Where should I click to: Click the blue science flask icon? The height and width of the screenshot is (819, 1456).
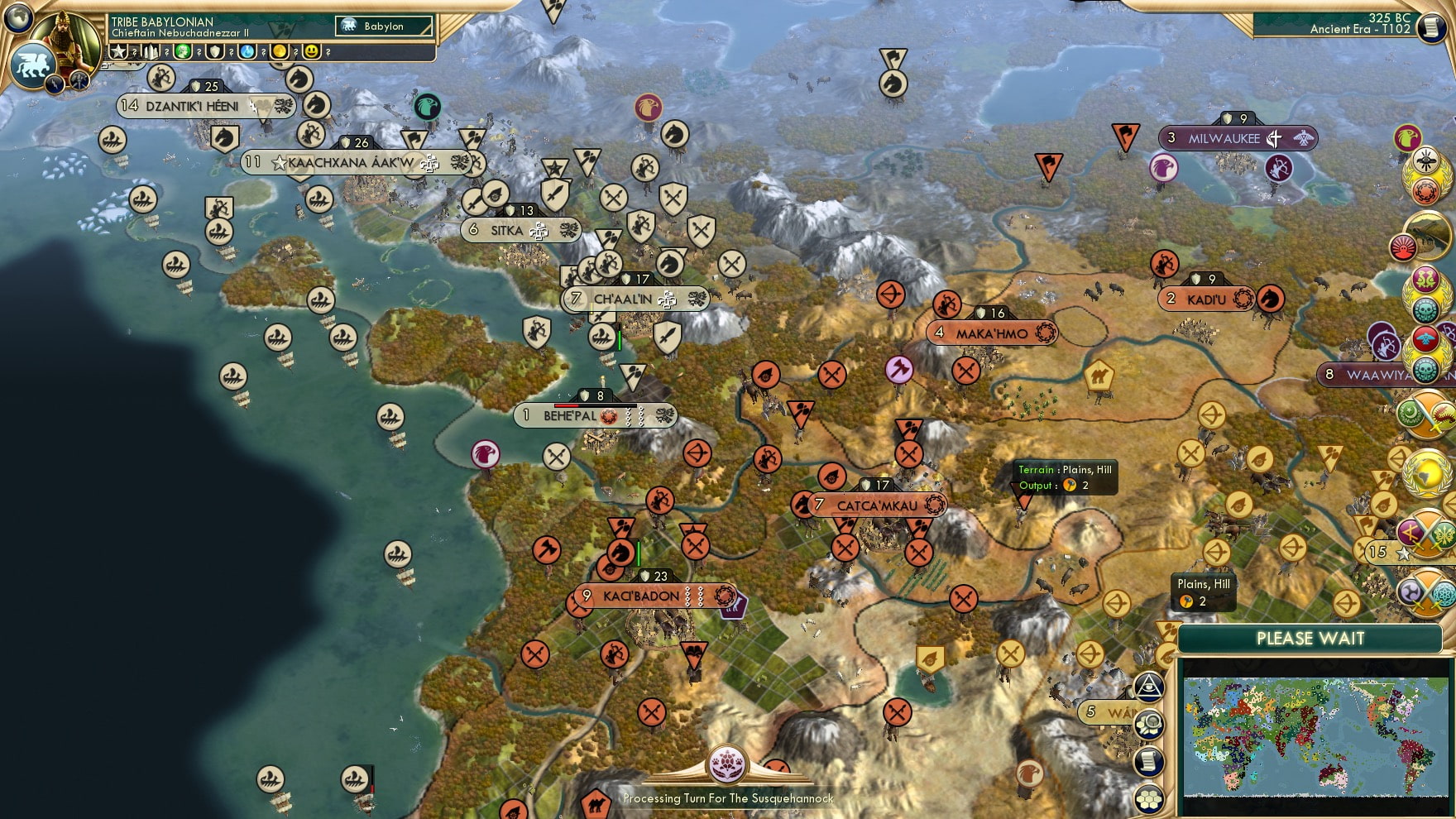247,52
